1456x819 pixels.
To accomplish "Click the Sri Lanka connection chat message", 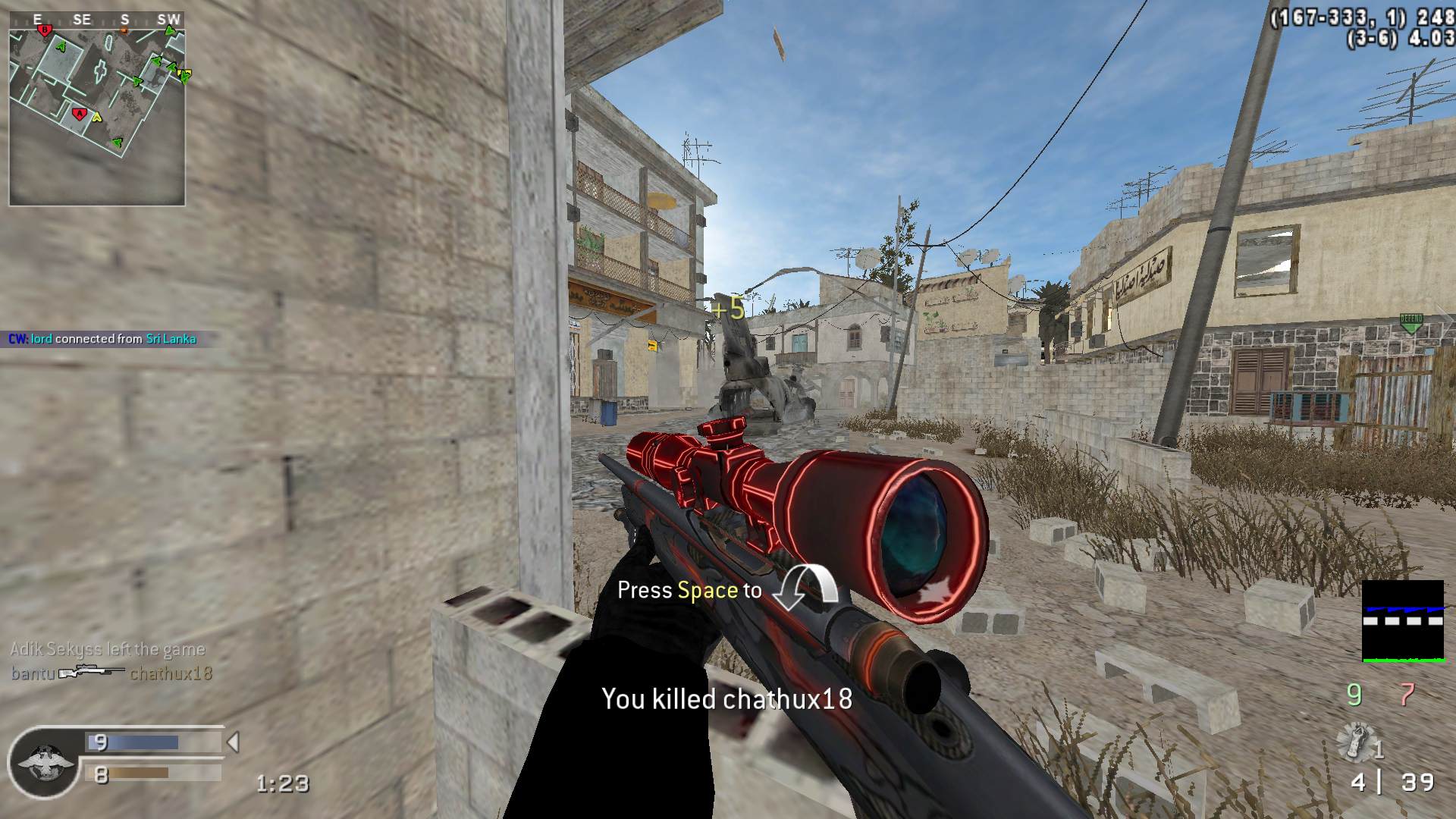I will (102, 339).
